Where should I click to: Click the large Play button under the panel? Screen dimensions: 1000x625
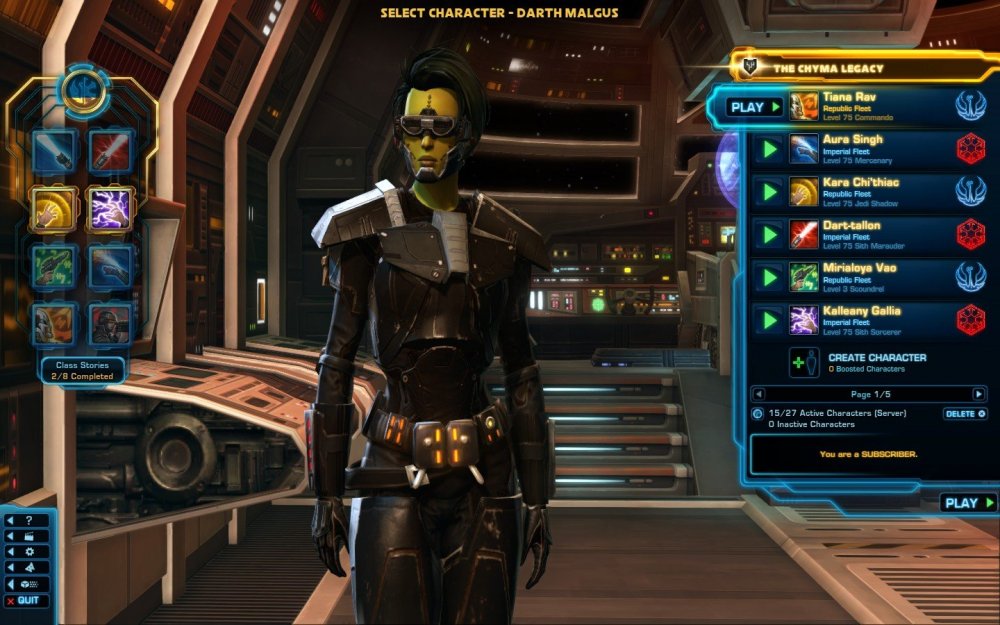(x=969, y=503)
